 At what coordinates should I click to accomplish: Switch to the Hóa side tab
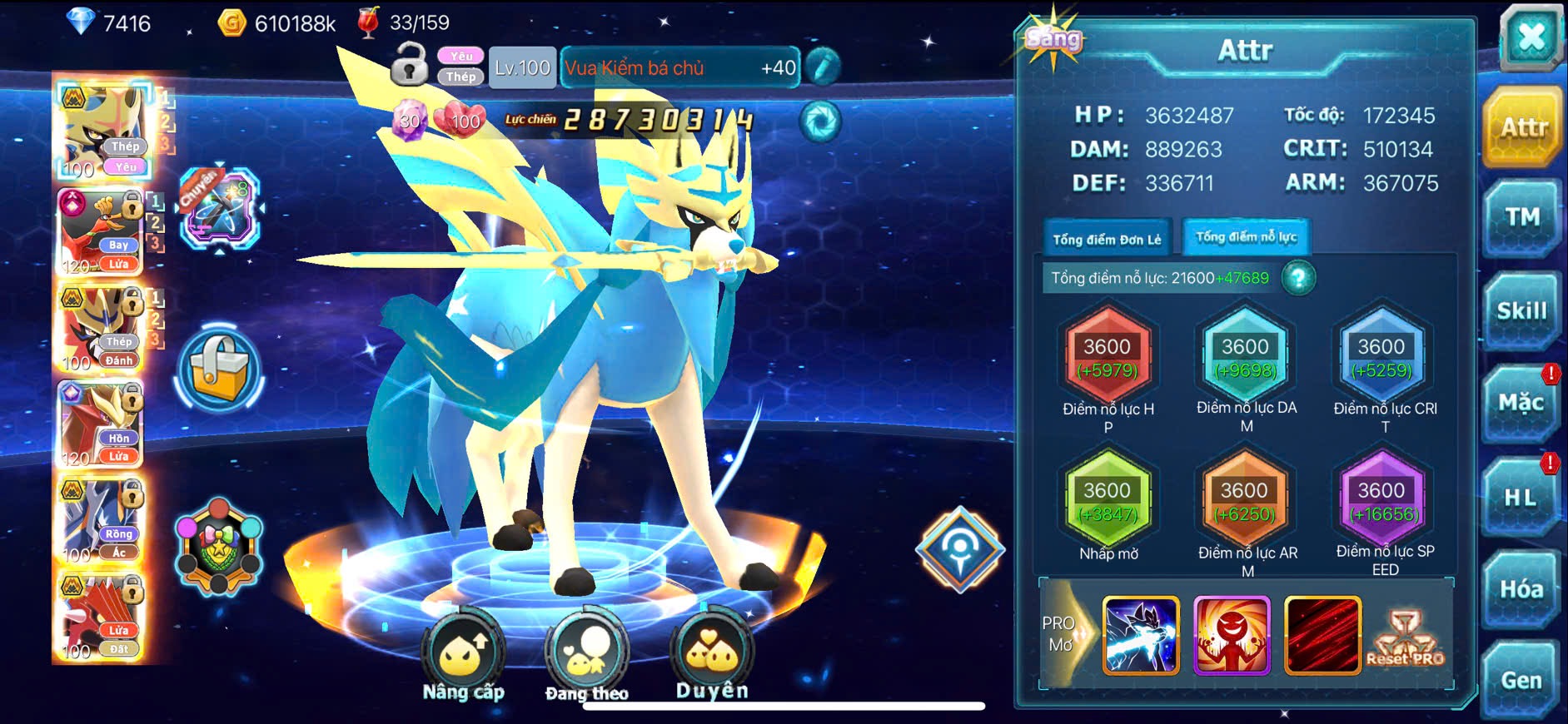1521,589
